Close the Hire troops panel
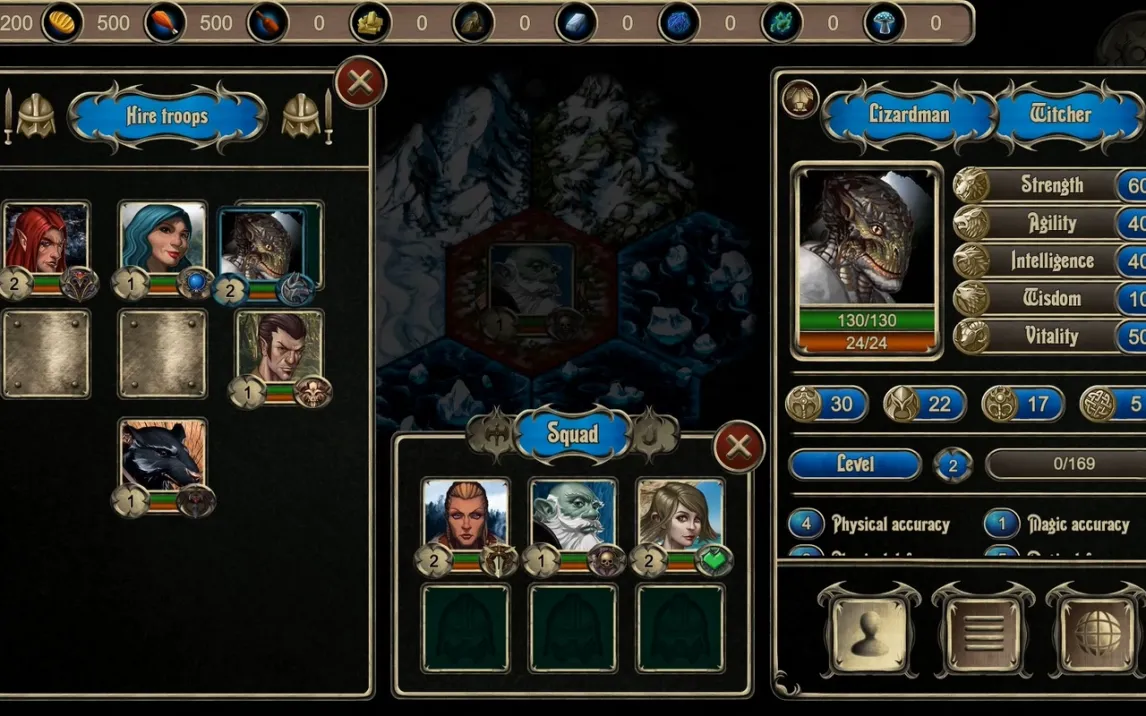 360,82
